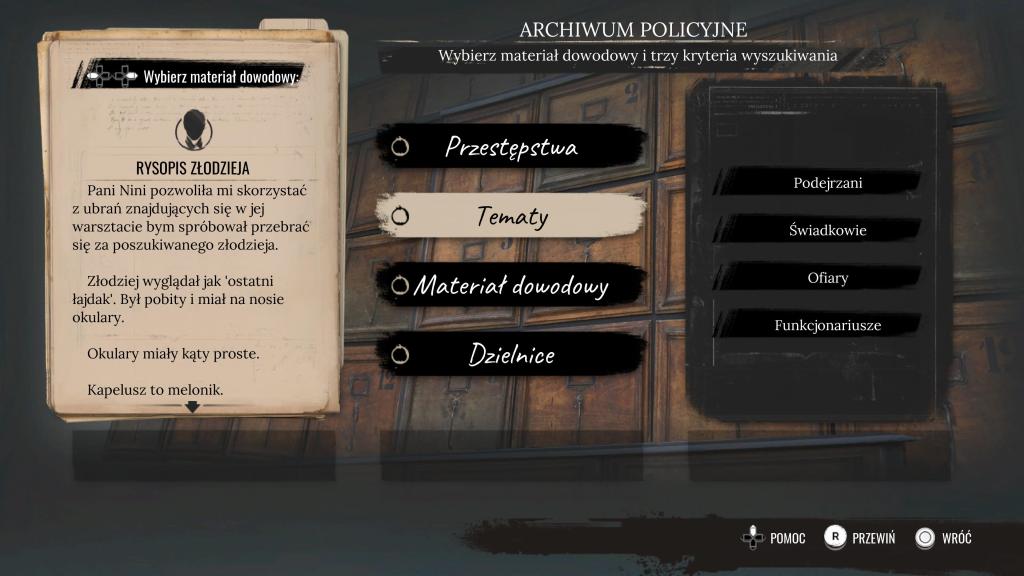Select the Dzielnice category

(511, 355)
